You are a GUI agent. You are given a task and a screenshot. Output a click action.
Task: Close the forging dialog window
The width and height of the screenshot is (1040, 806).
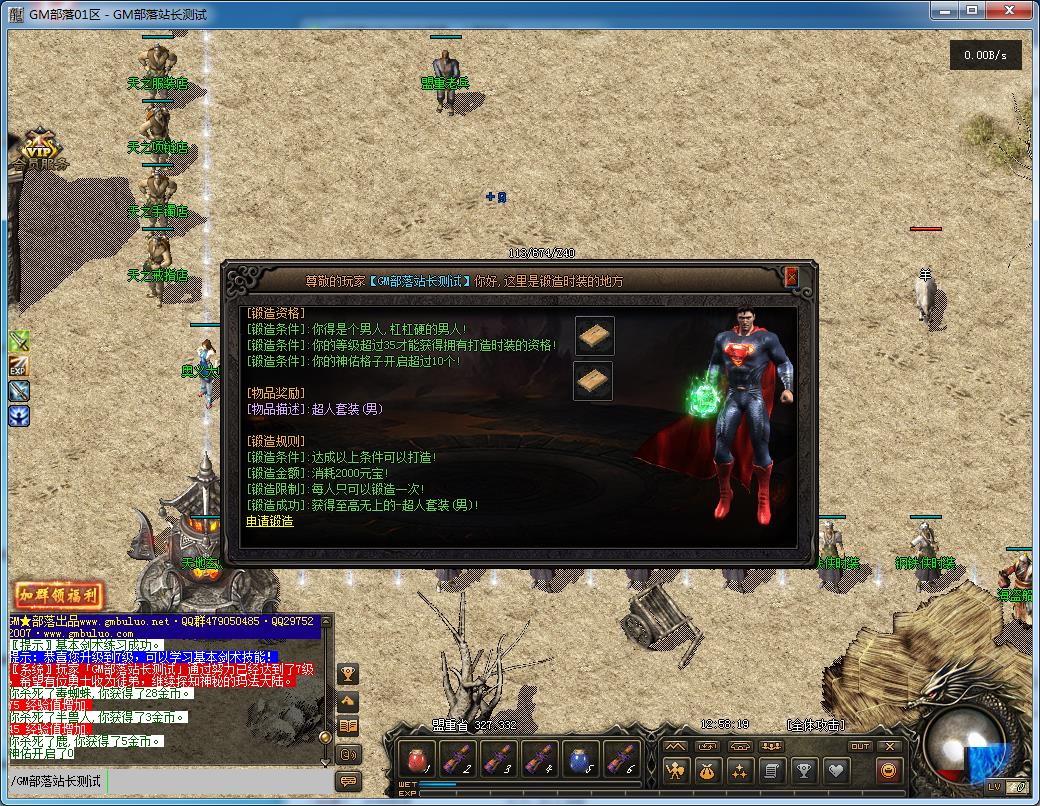point(791,277)
